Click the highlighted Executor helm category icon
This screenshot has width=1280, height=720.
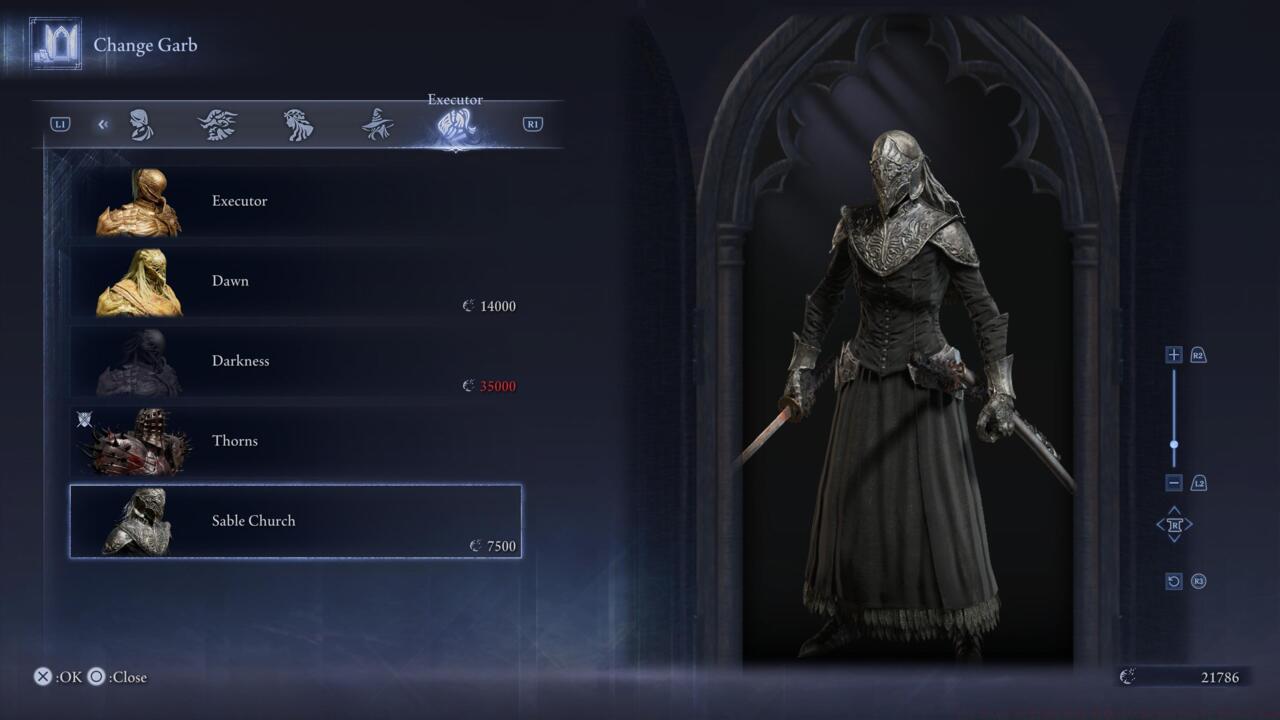coord(456,123)
